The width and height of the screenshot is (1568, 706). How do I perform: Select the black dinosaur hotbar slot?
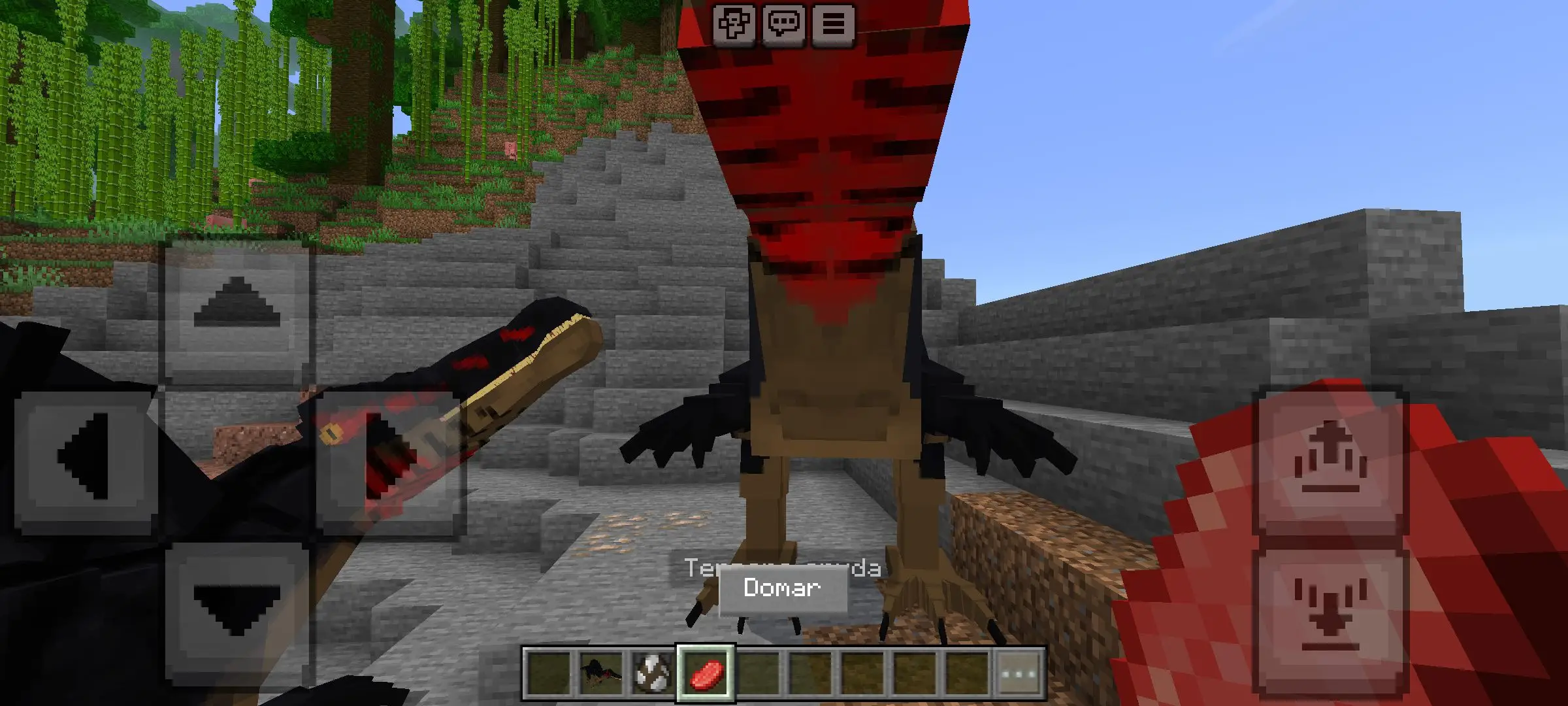600,673
